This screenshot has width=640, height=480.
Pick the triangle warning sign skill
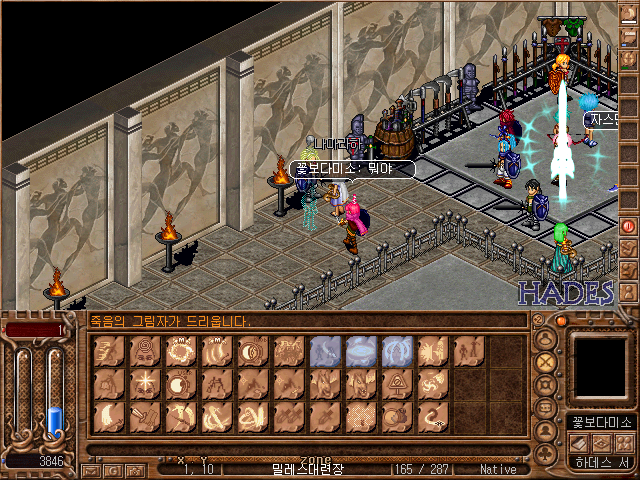pos(398,385)
